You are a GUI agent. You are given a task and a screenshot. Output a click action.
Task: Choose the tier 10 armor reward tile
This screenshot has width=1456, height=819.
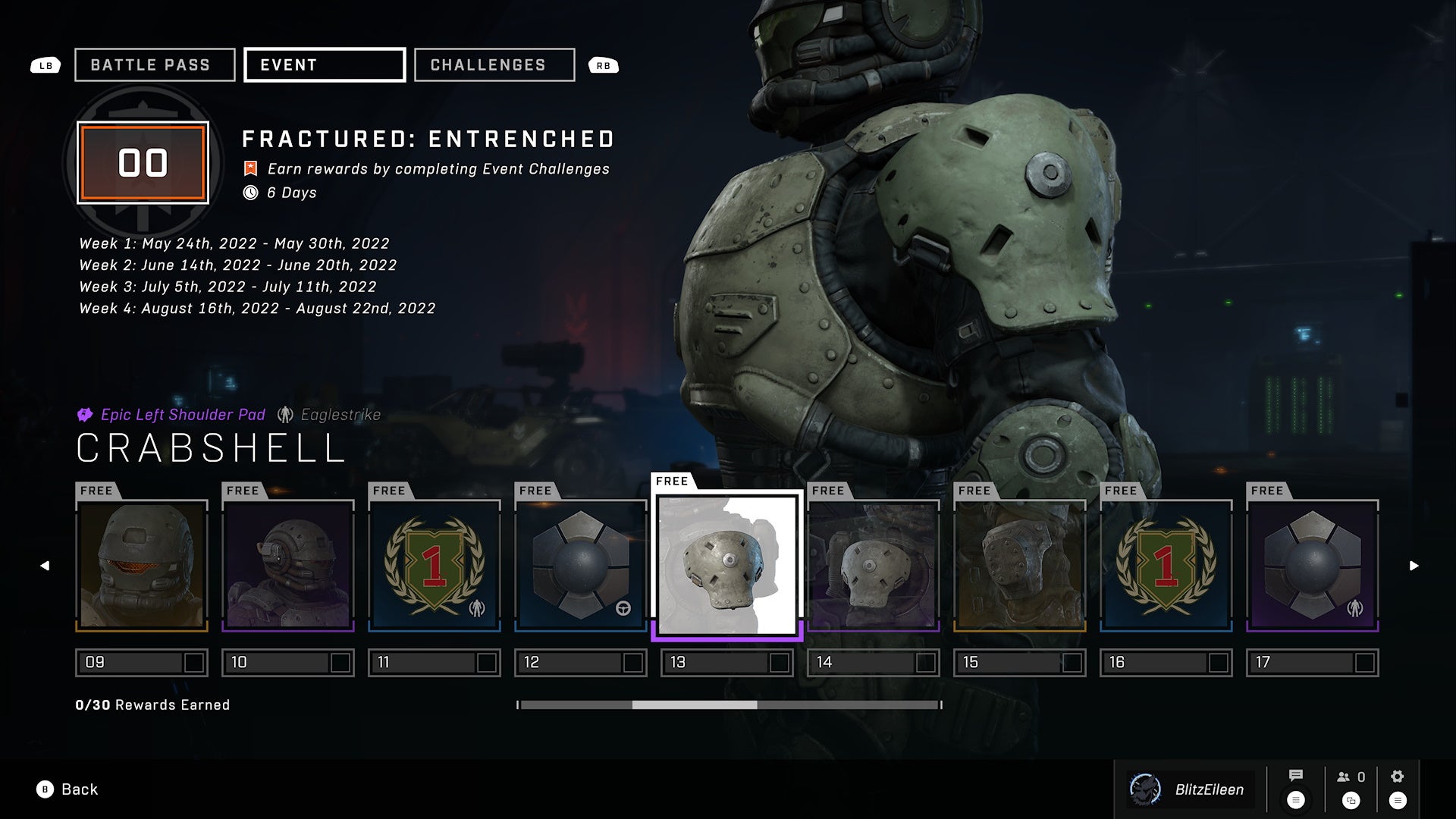(288, 566)
